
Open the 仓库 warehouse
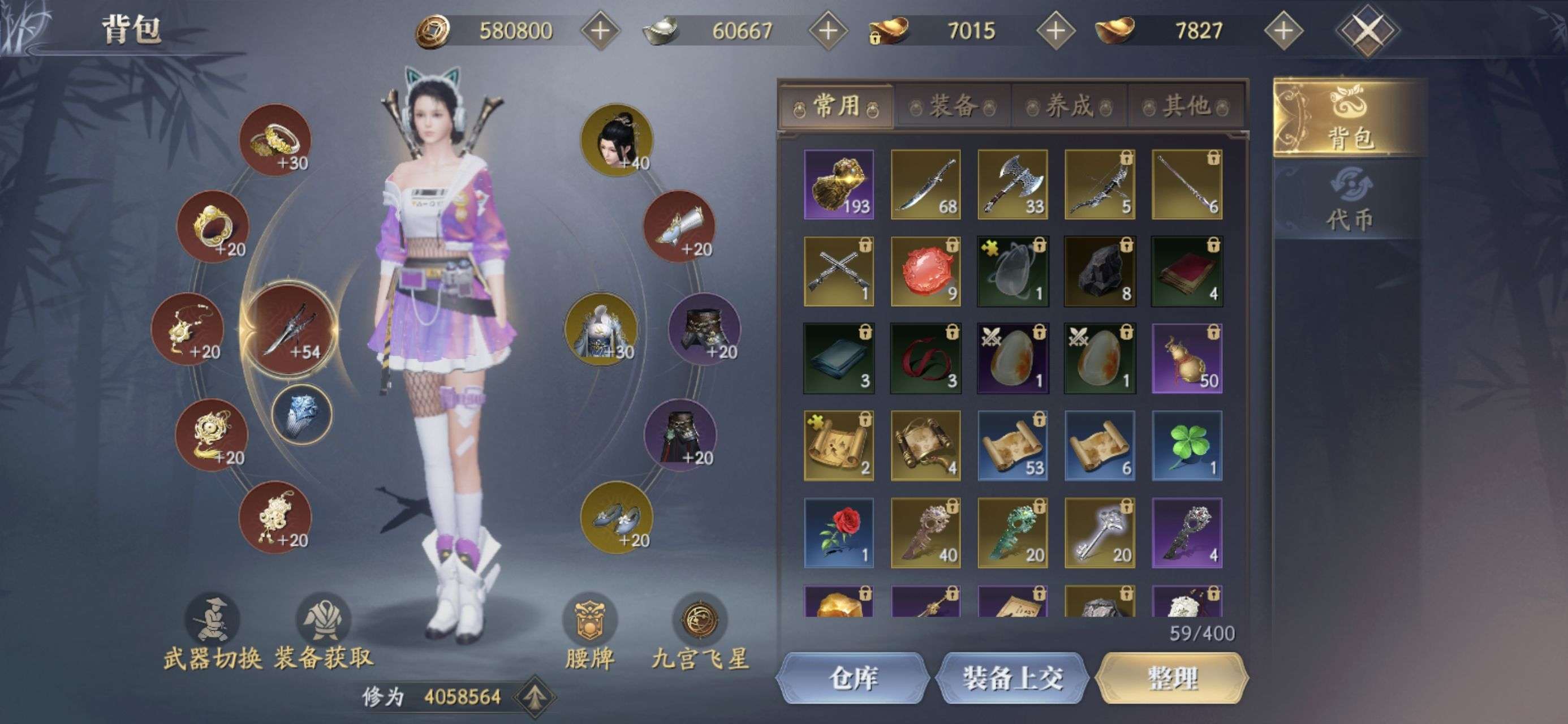pyautogui.click(x=852, y=678)
